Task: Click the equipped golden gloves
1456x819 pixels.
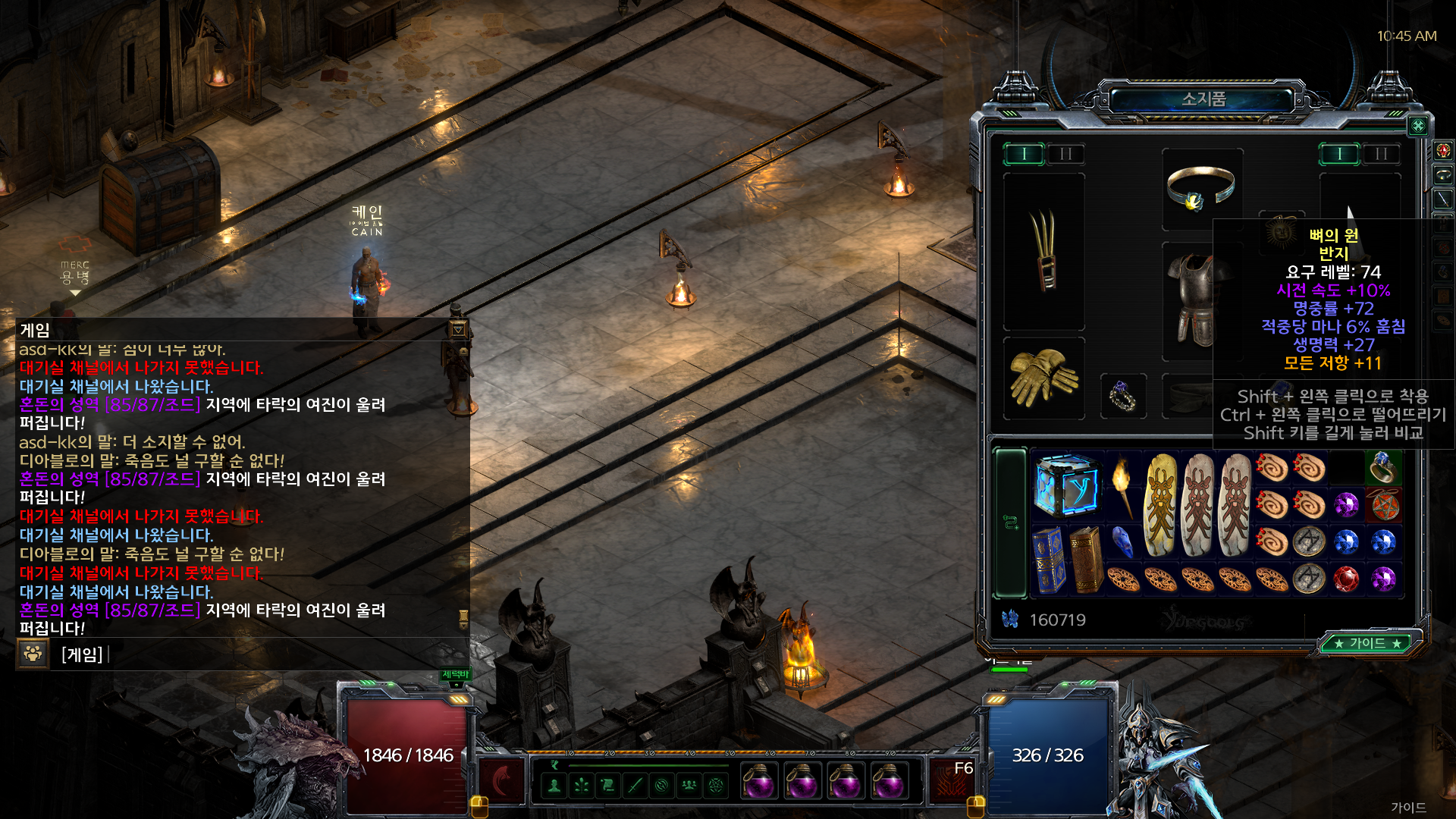Action: pos(1043,378)
